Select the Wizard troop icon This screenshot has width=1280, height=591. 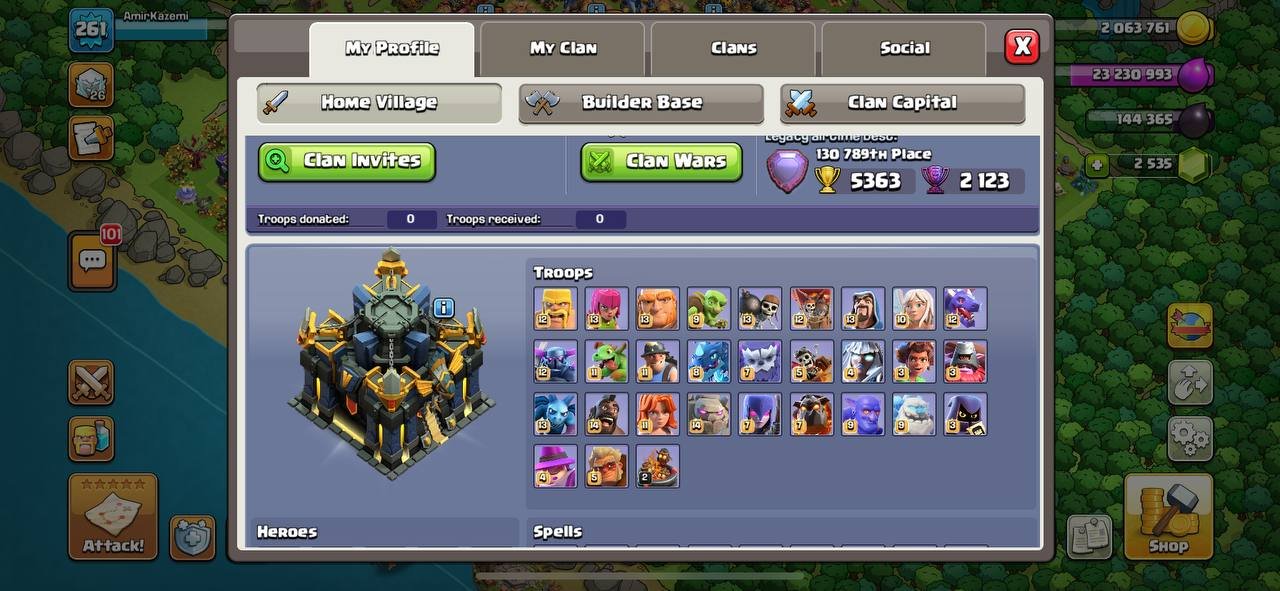point(863,308)
